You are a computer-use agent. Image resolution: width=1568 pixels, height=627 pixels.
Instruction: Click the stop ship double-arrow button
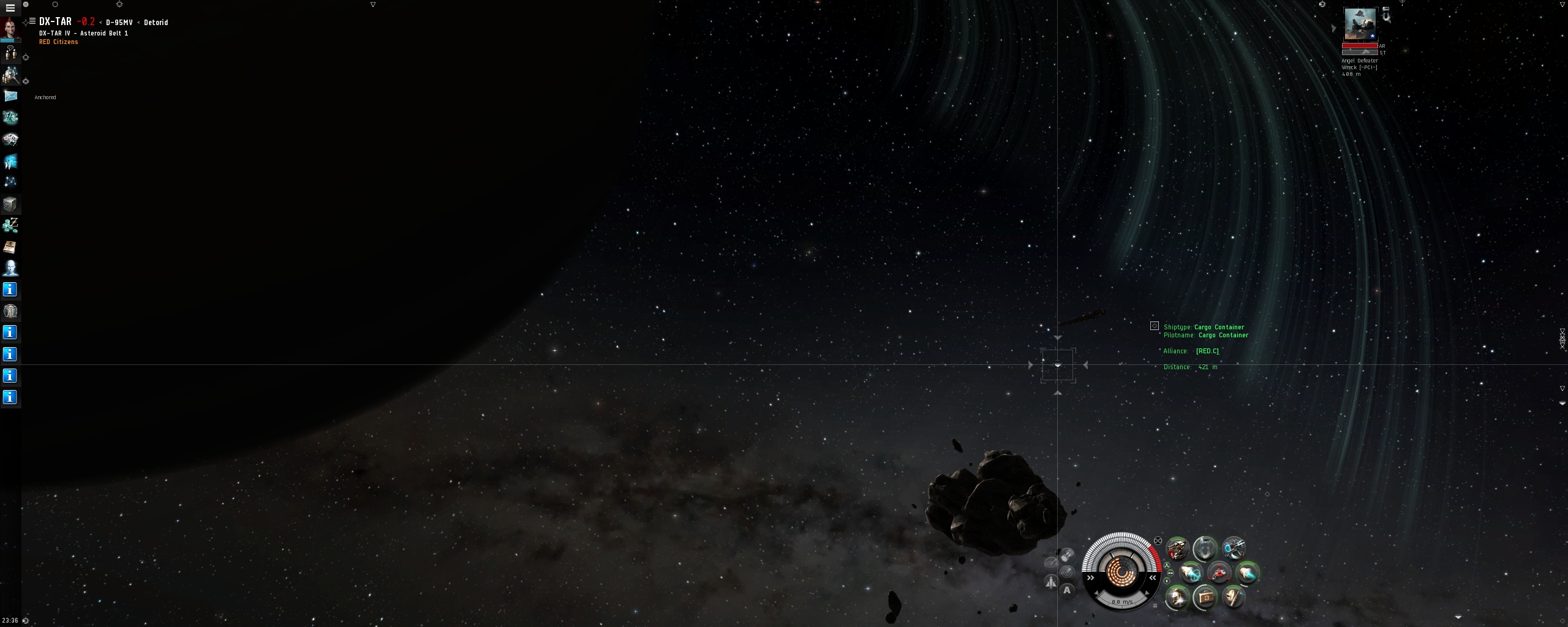pyautogui.click(x=1152, y=577)
